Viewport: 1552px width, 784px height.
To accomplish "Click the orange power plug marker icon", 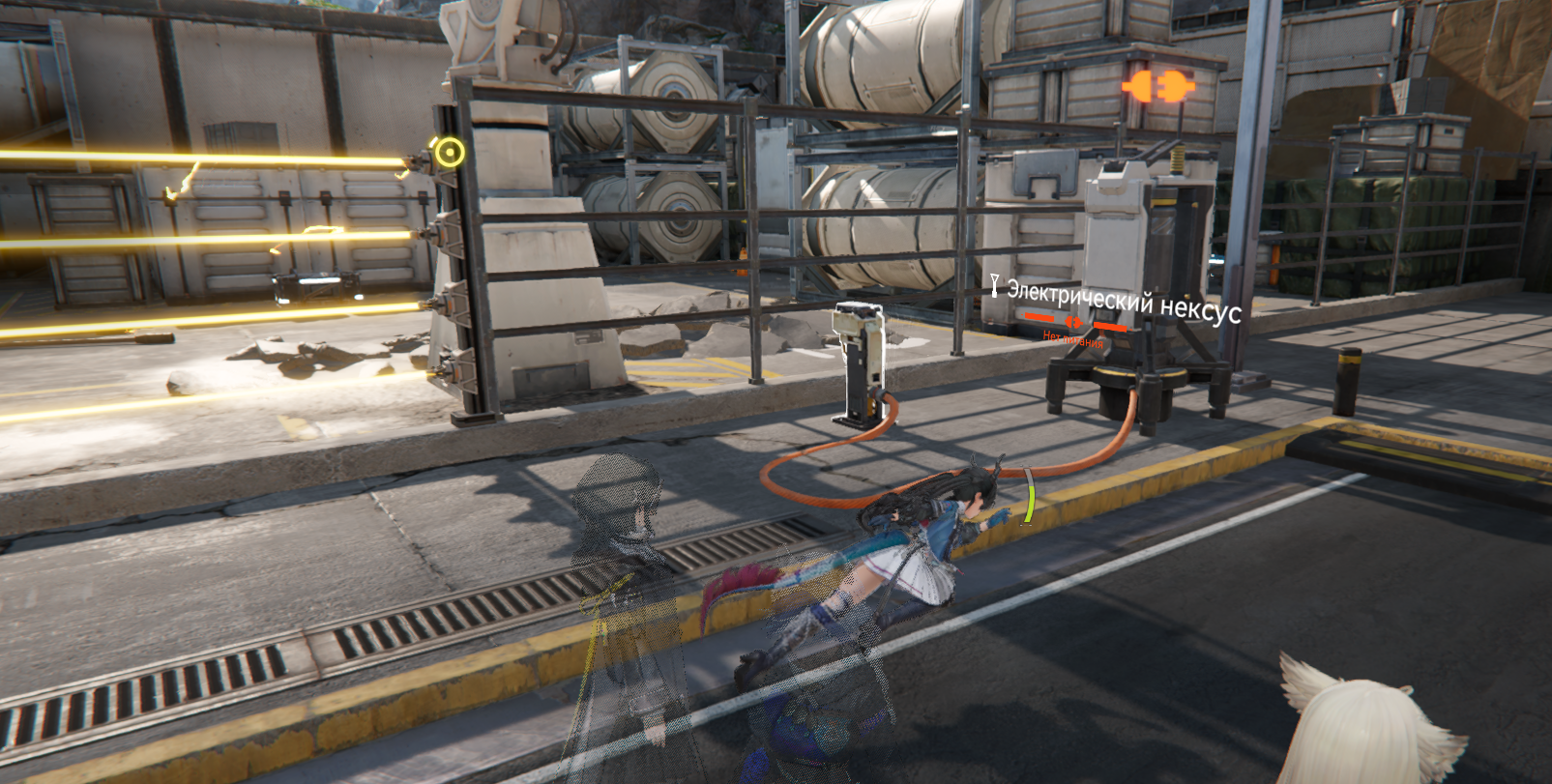I will (x=1157, y=86).
